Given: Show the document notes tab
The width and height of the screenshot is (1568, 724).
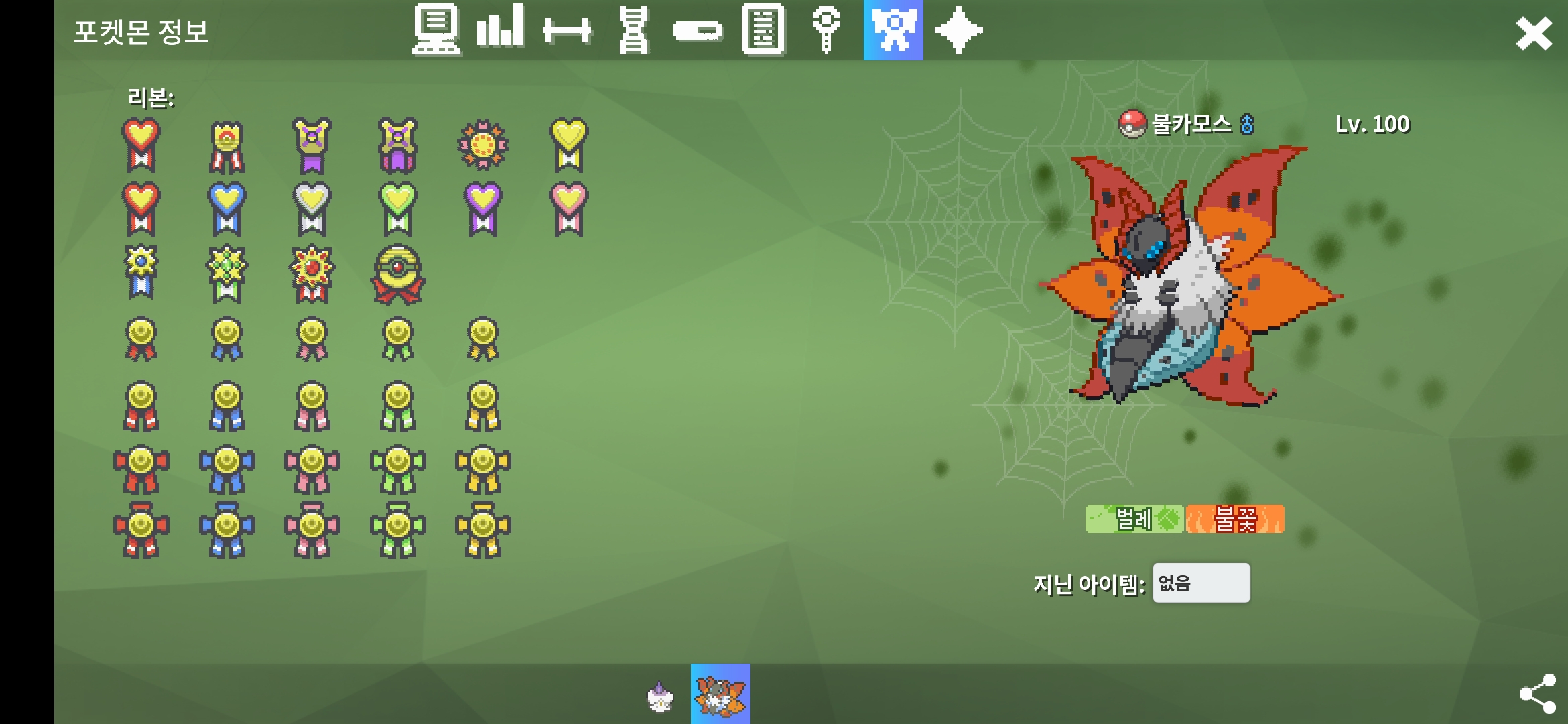Looking at the screenshot, I should click(x=763, y=30).
